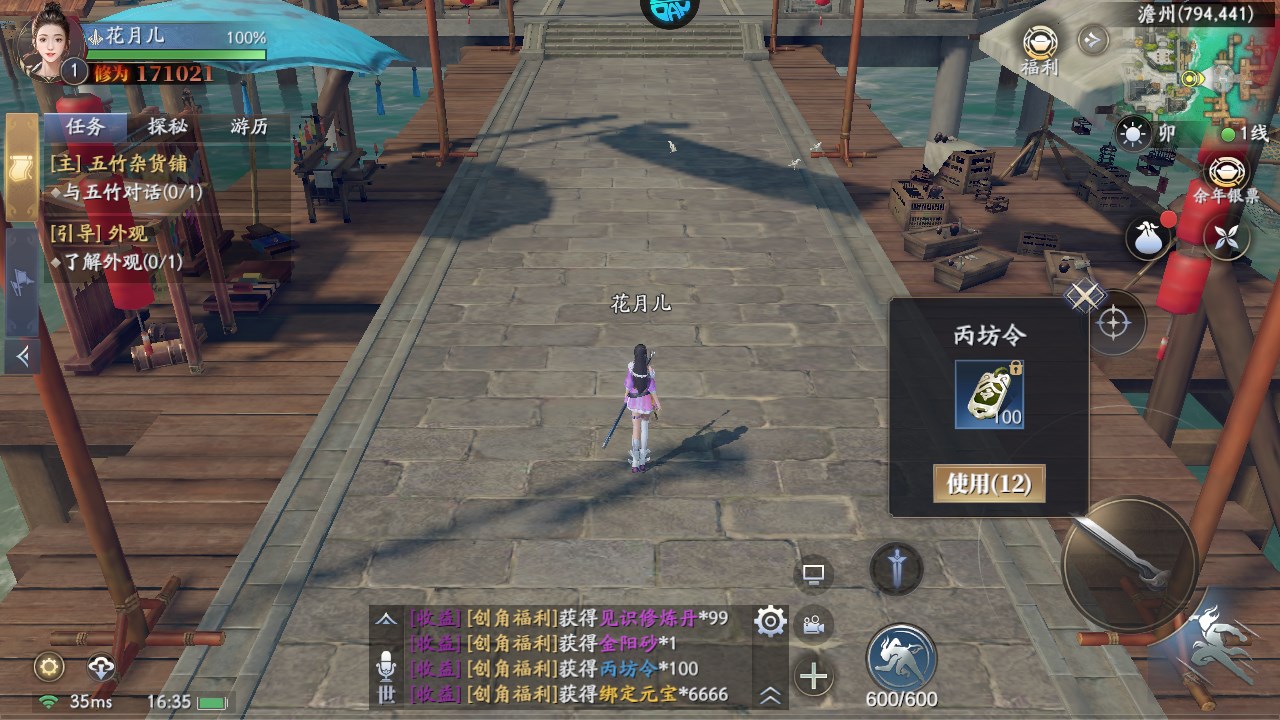Open the plus expand menu button

pos(814,677)
